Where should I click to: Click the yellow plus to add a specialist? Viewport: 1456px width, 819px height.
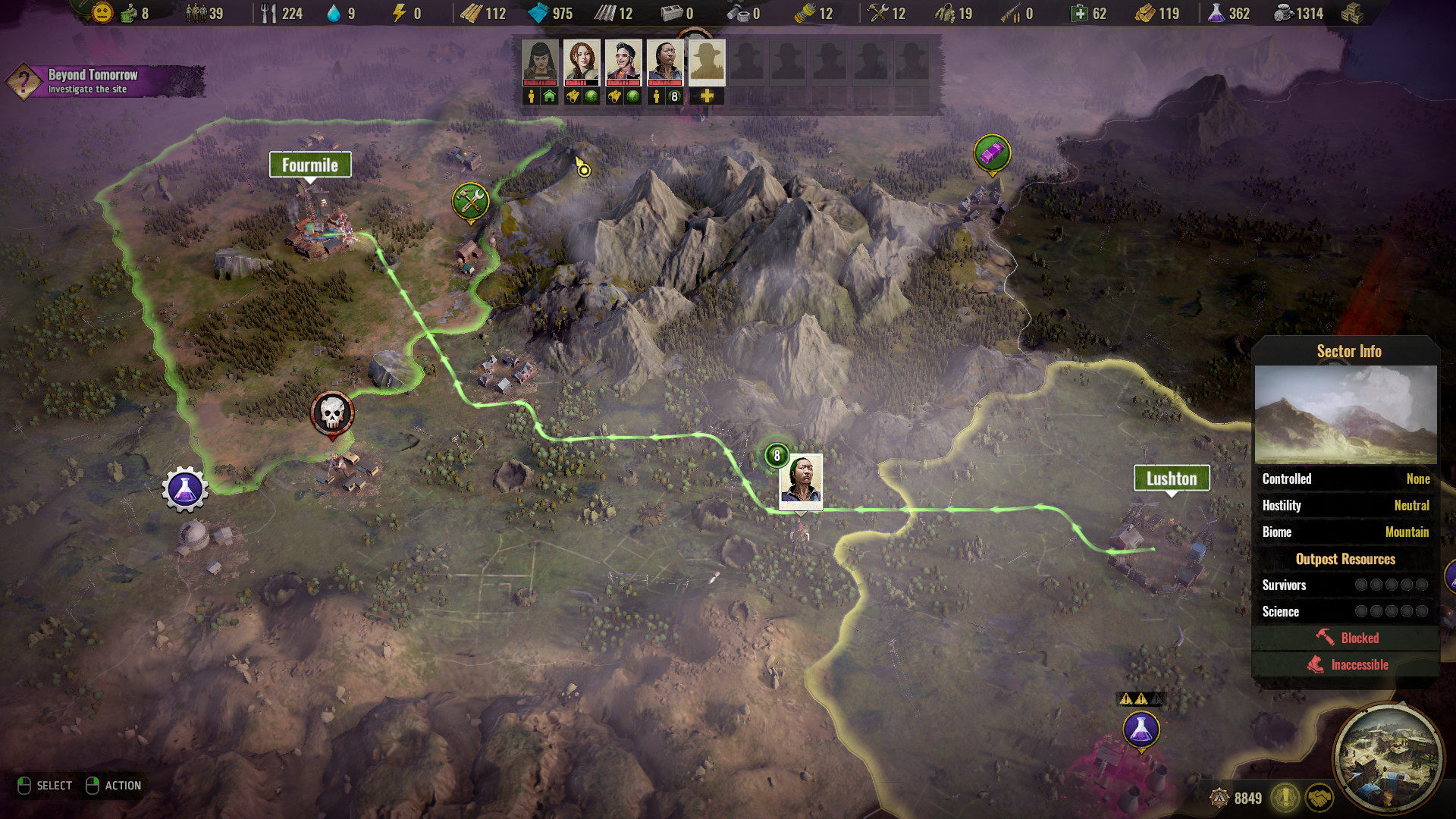coord(707,96)
